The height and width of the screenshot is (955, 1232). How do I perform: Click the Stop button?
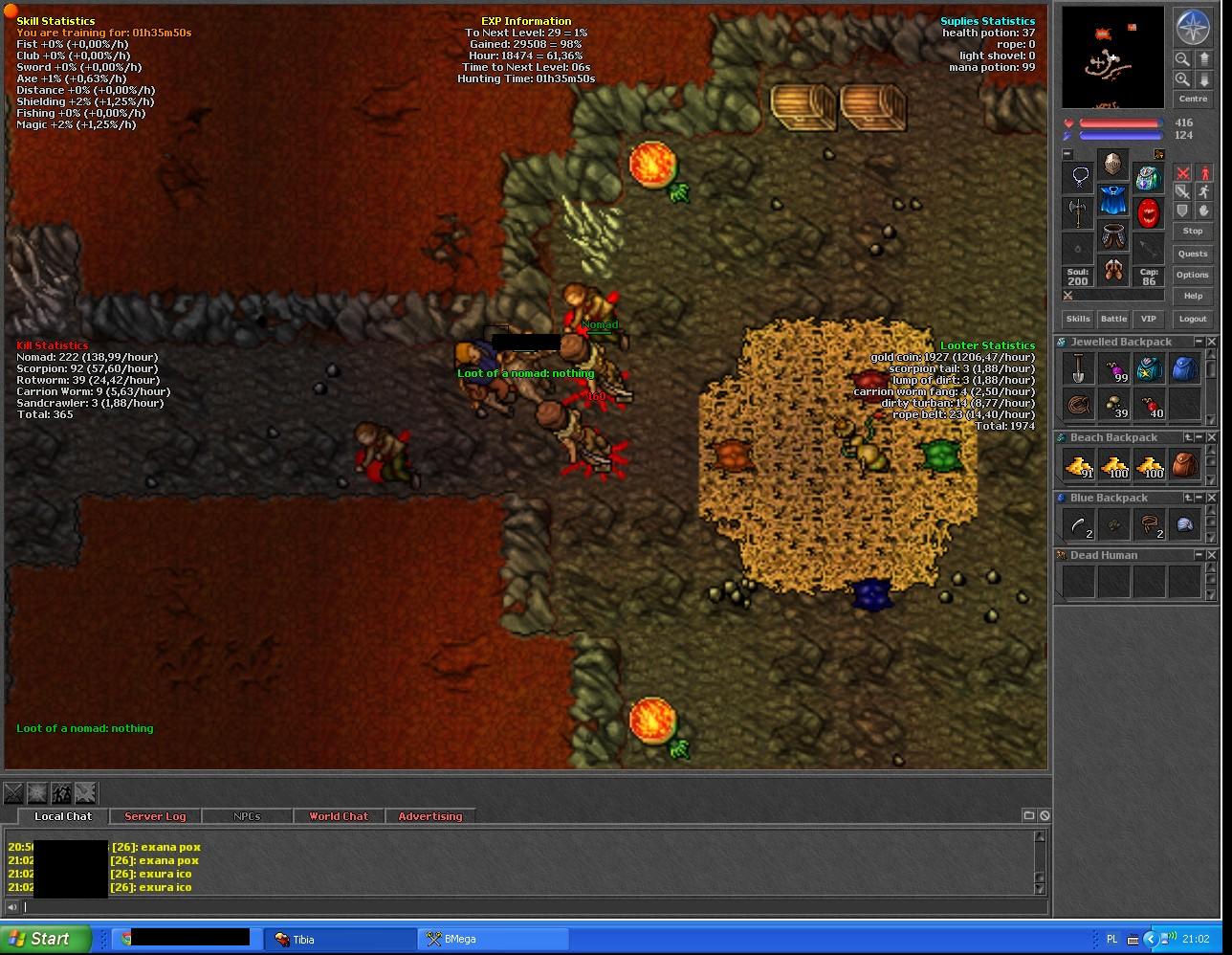[1192, 231]
